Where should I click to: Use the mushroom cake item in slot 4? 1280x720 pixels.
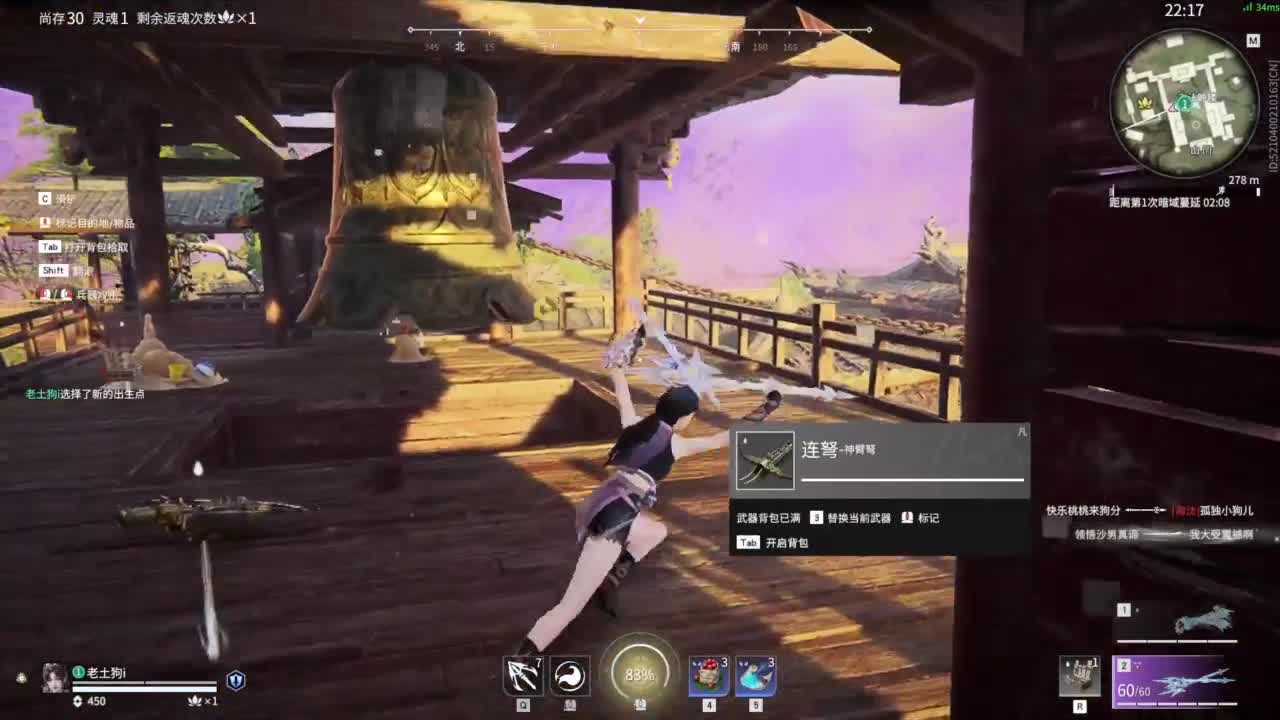[706, 677]
